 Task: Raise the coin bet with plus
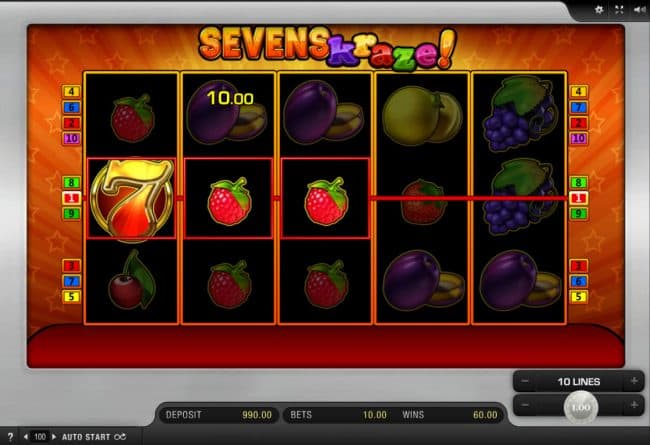tap(633, 406)
